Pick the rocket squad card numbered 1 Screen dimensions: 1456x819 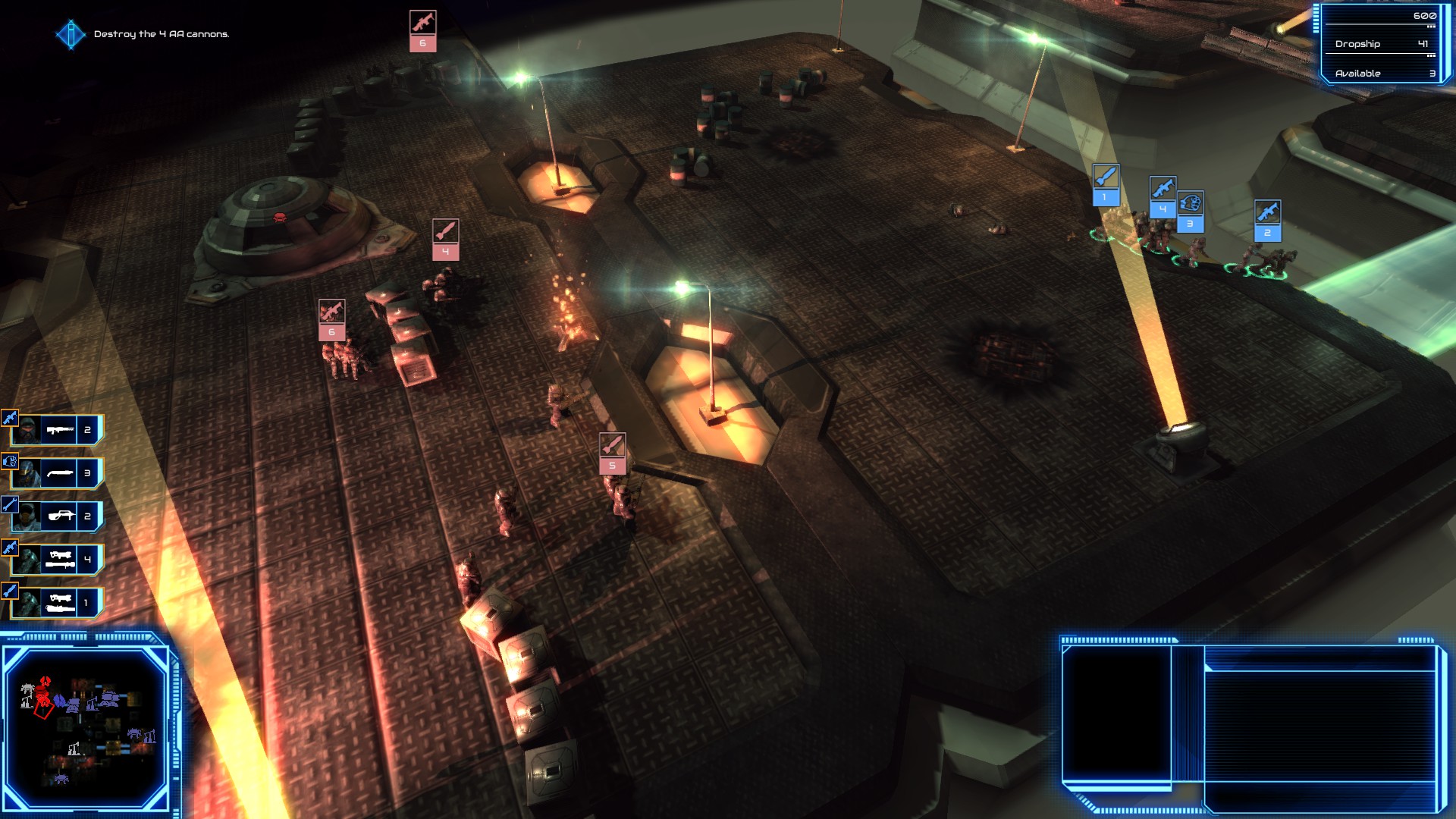[58, 603]
